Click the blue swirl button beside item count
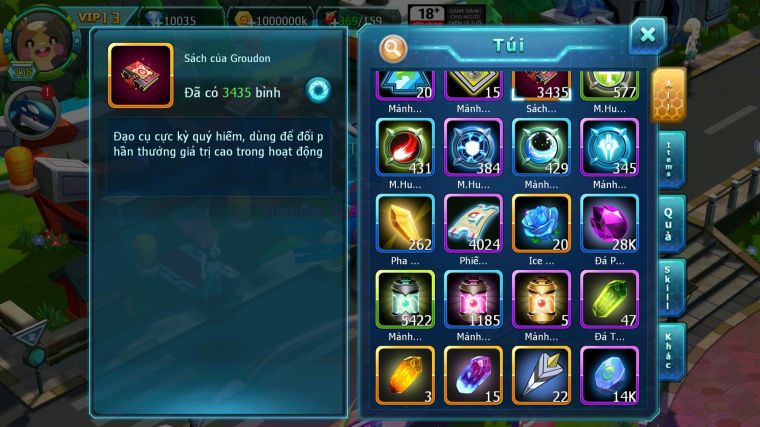 coord(318,90)
